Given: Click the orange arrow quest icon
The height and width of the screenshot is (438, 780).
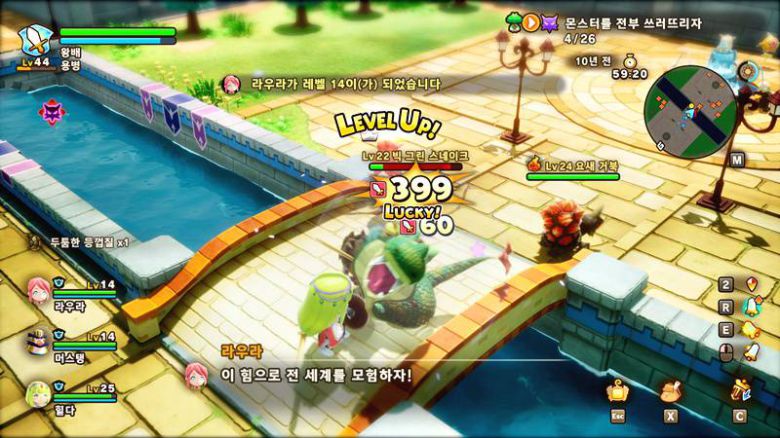Looking at the screenshot, I should [532, 21].
